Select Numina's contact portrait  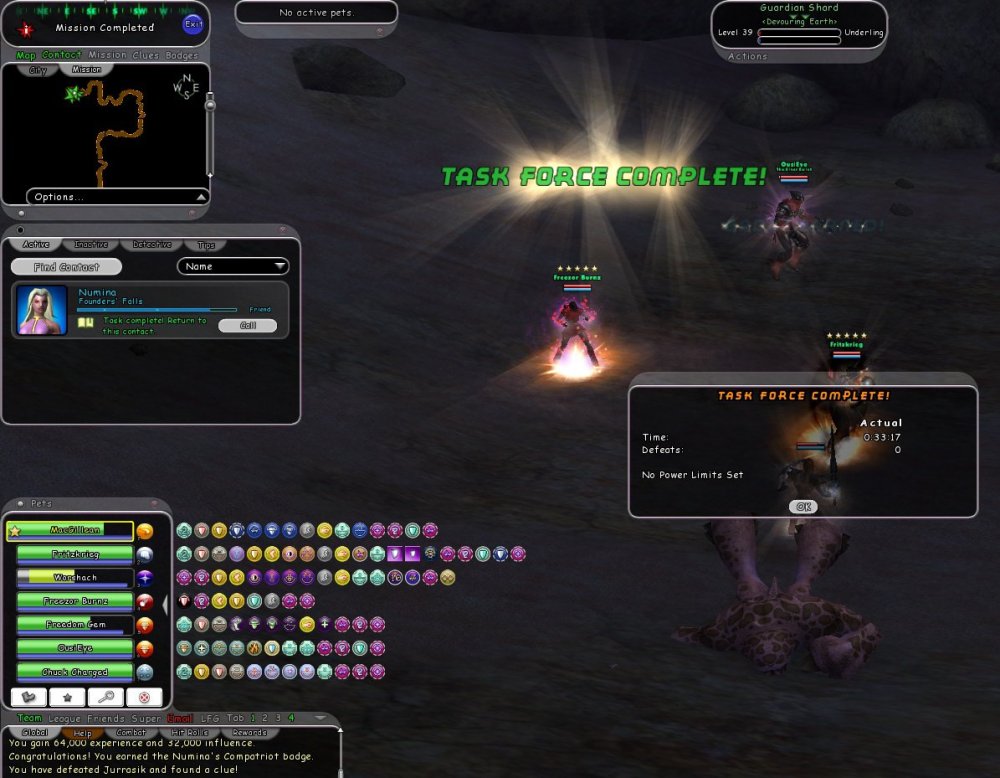(43, 310)
